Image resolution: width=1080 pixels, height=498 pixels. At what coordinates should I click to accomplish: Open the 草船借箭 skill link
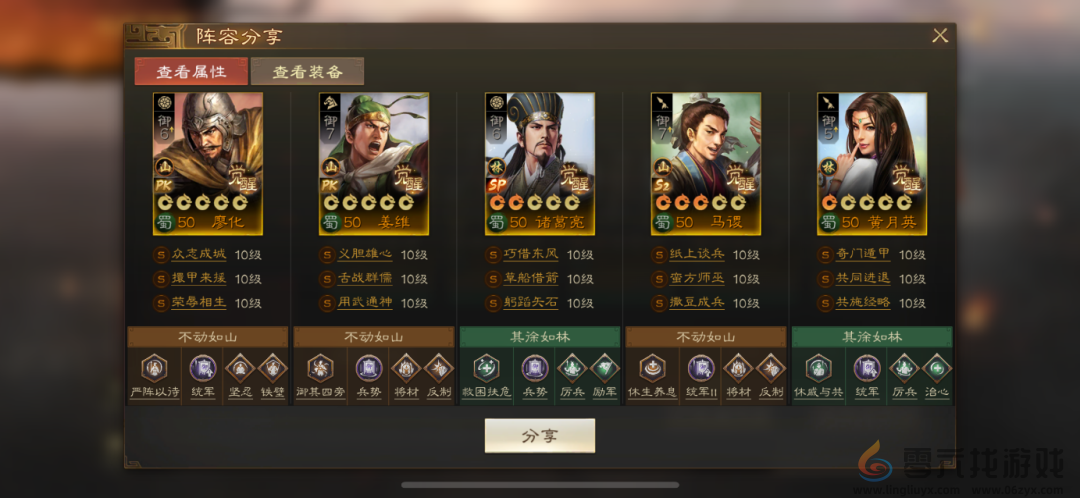(532, 279)
